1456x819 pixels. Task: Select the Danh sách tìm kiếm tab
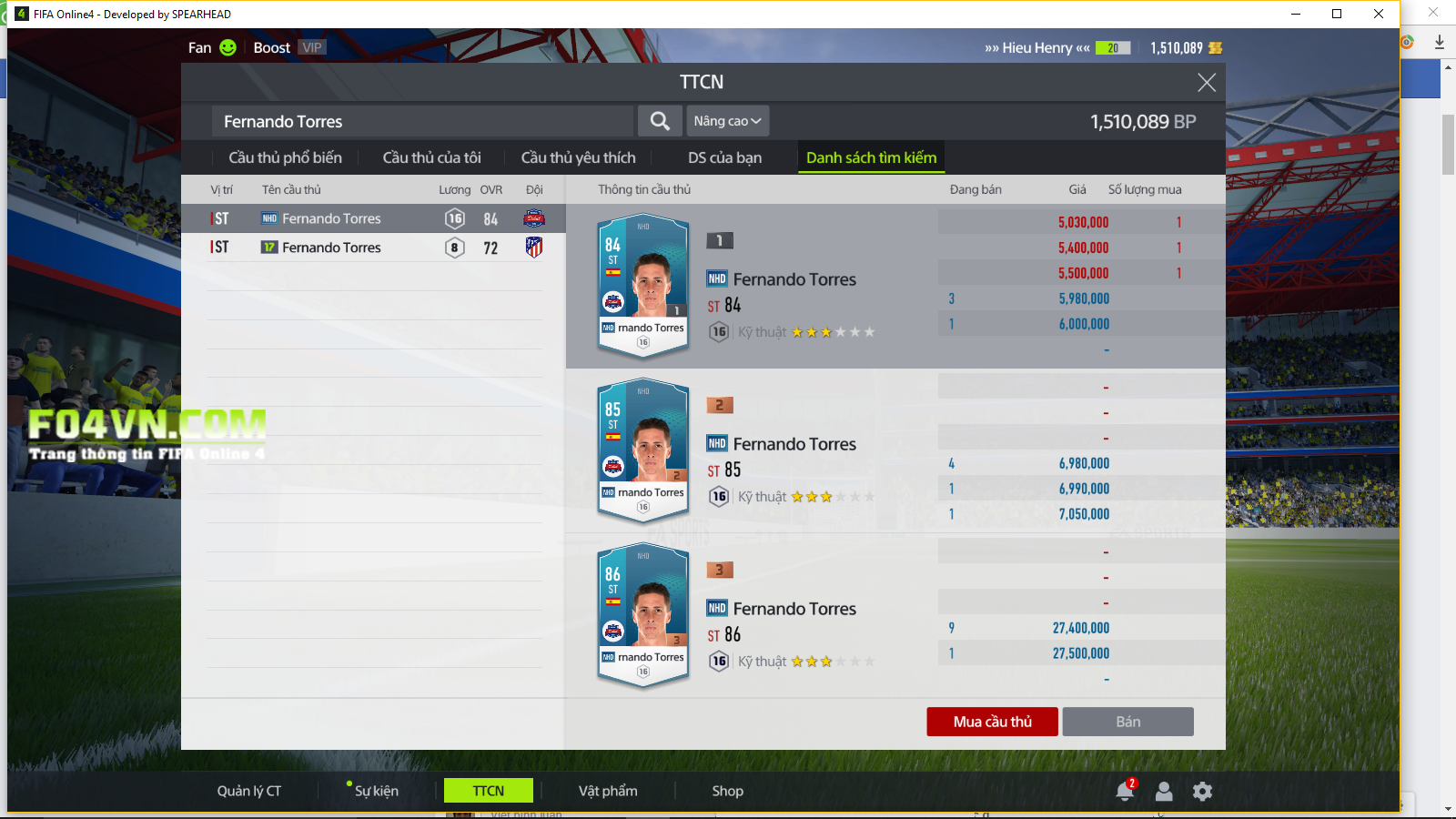coord(871,157)
